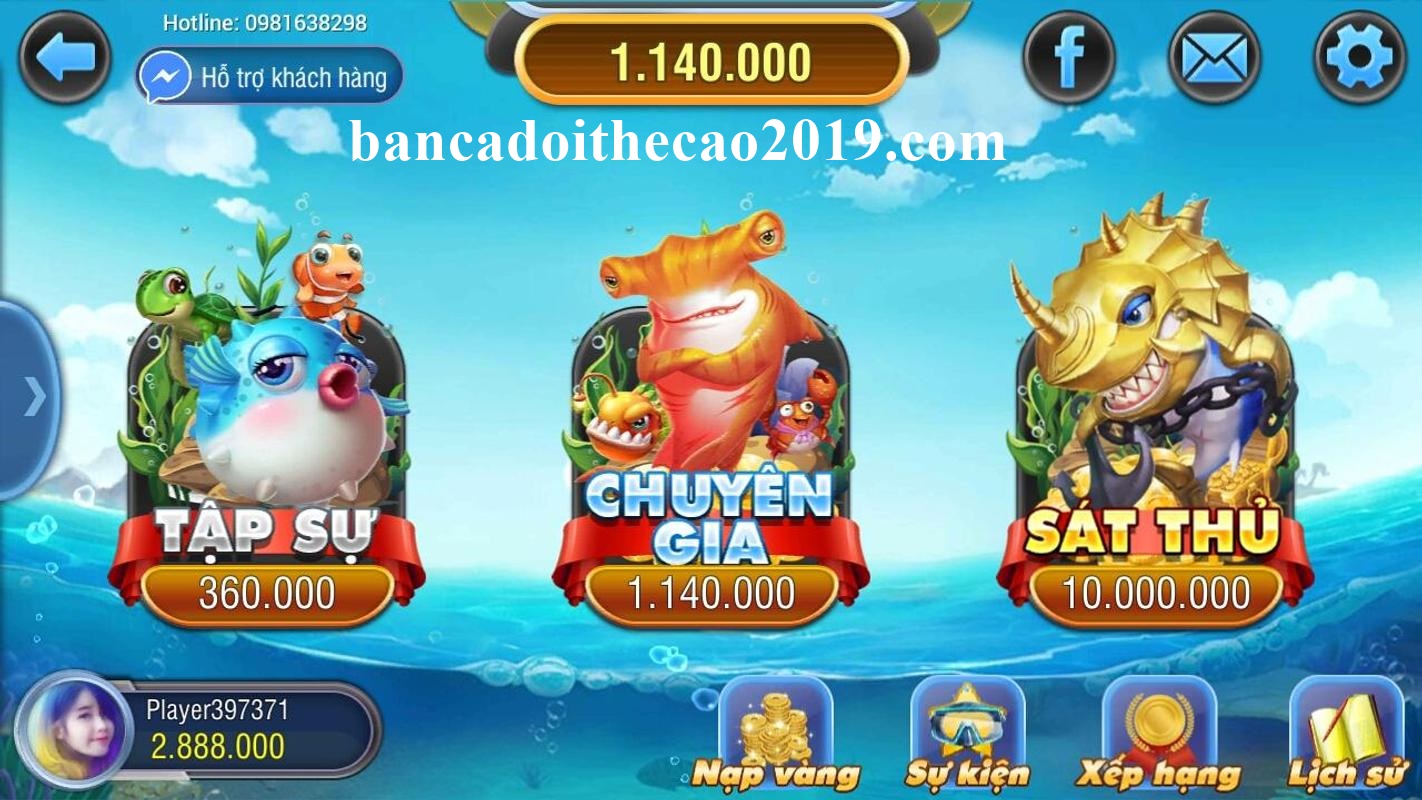
Task: Open the mail envelope icon
Action: point(1212,56)
